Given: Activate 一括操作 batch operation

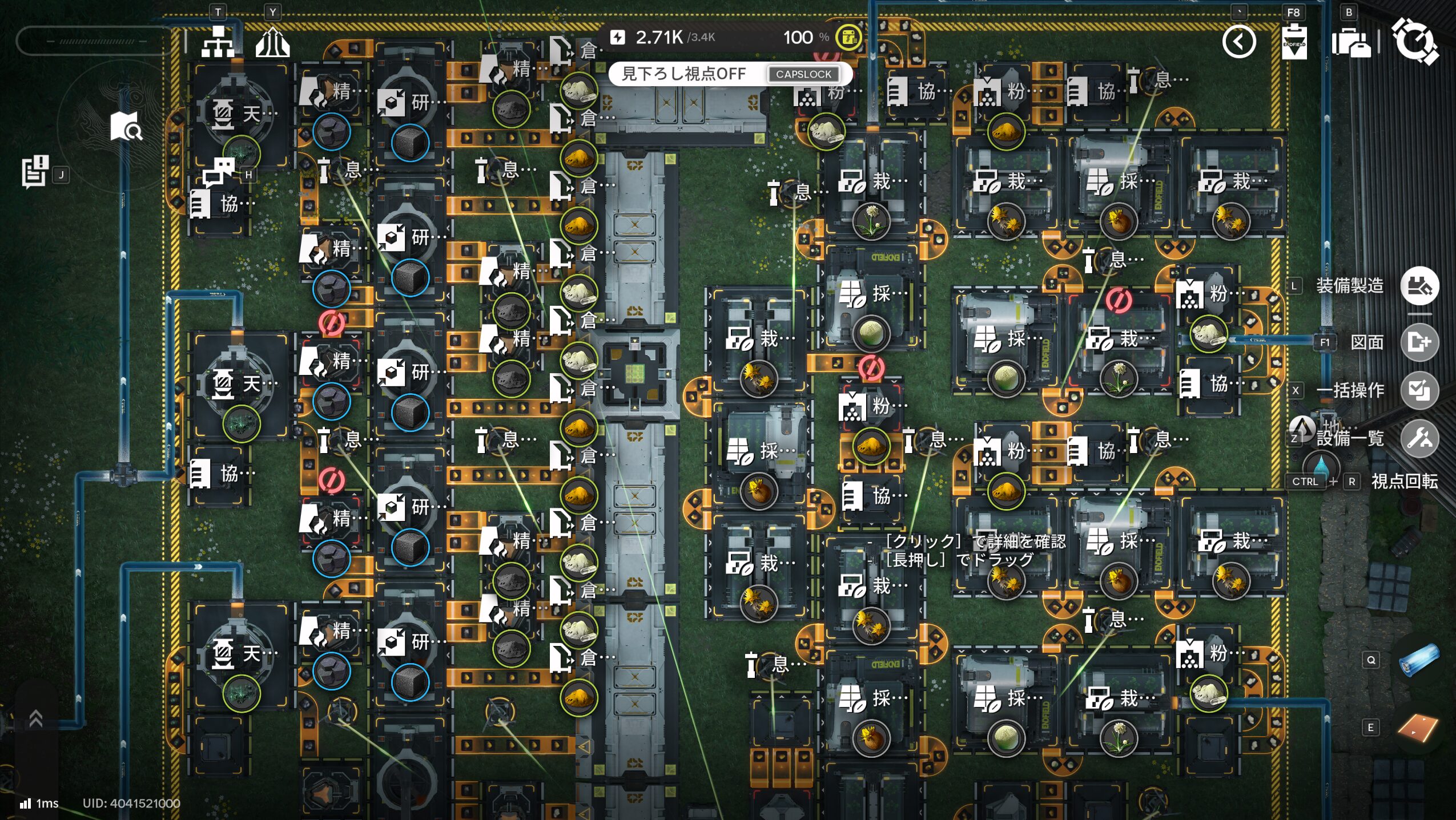Looking at the screenshot, I should point(1419,390).
